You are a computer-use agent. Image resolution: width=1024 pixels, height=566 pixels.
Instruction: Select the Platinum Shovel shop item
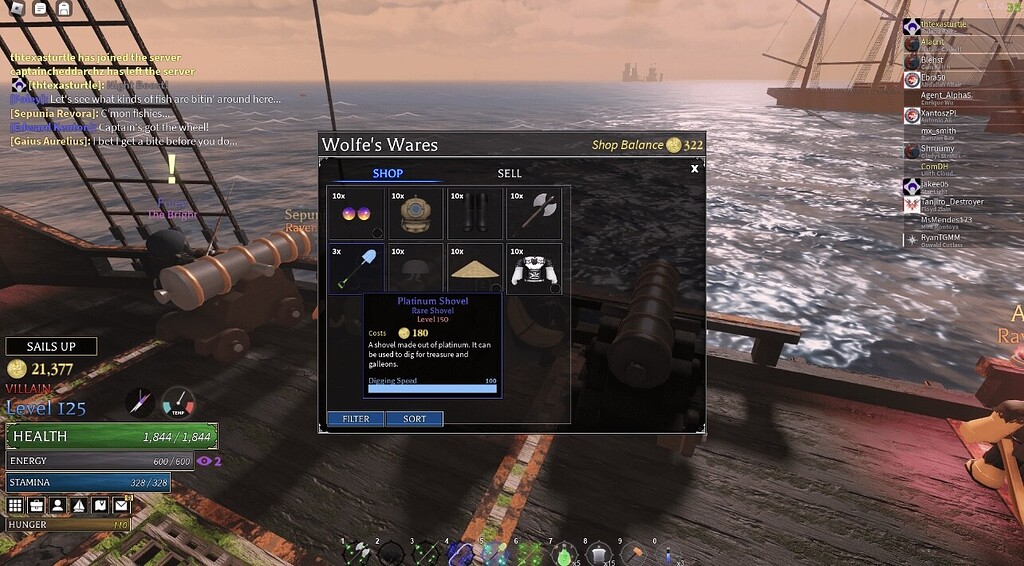coord(355,268)
